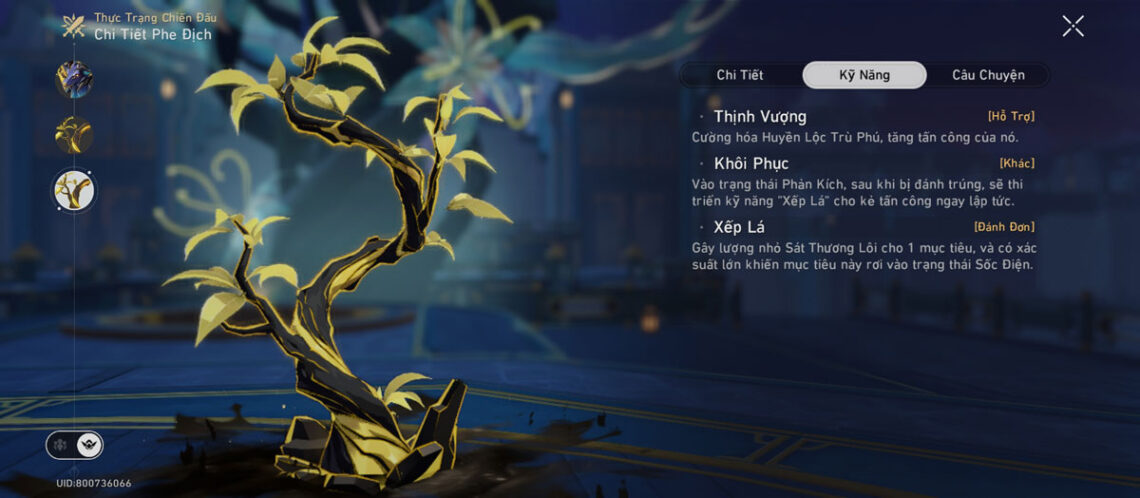Select the Khôi Phục skill entry
The width and height of the screenshot is (1140, 498).
coord(751,163)
